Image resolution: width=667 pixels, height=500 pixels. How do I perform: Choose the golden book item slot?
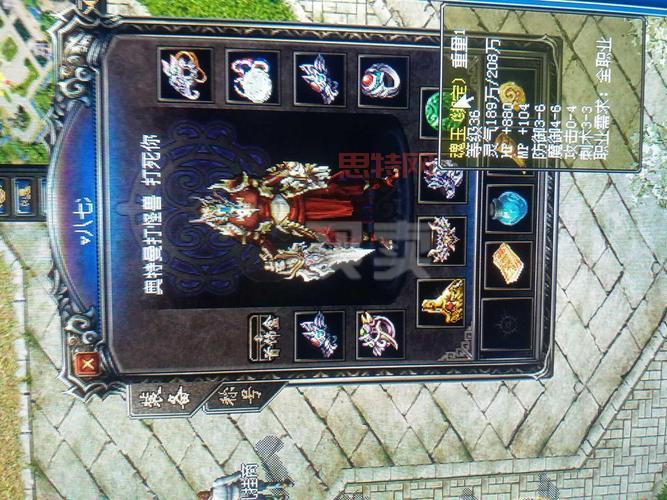508,264
